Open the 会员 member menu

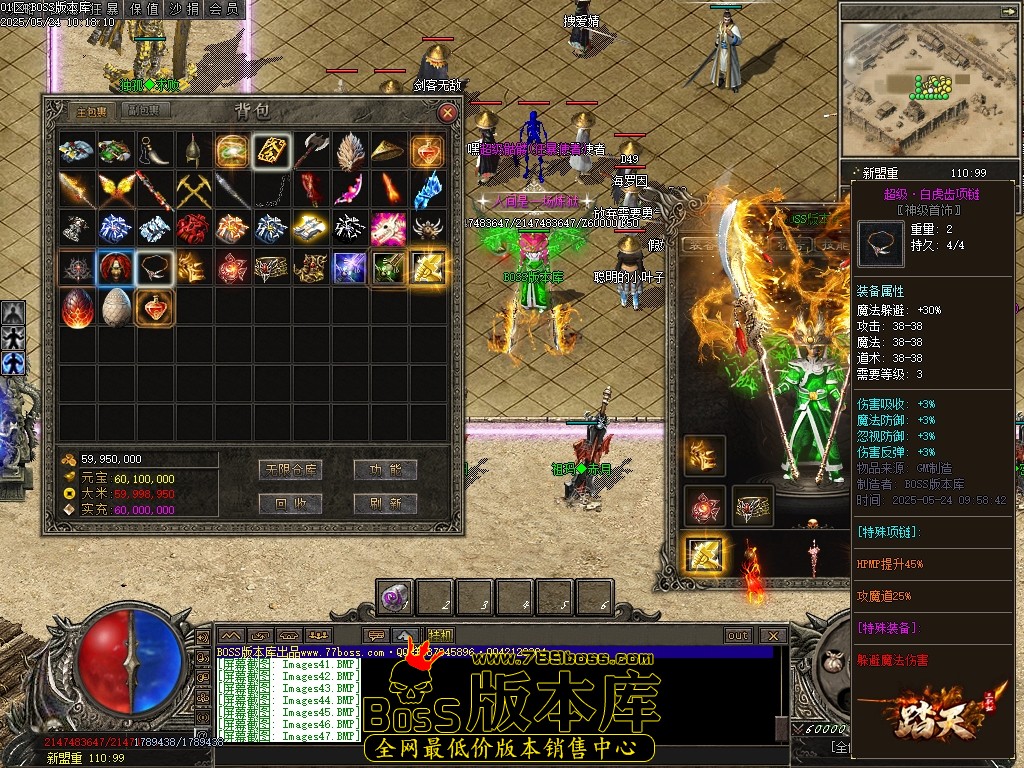[224, 8]
